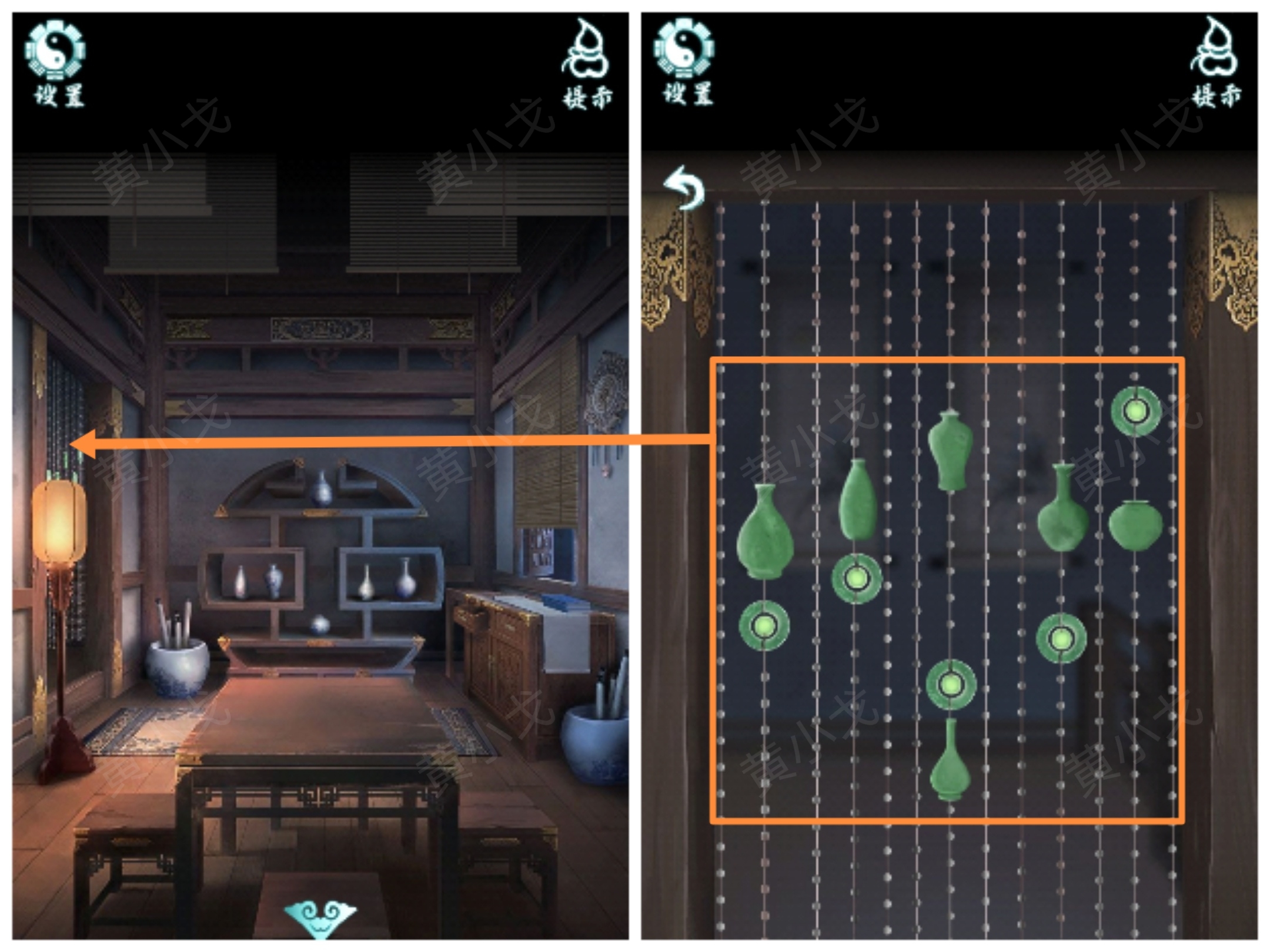Tap the 提示 hint gourd in the study room view
The height and width of the screenshot is (952, 1270).
click(x=586, y=63)
